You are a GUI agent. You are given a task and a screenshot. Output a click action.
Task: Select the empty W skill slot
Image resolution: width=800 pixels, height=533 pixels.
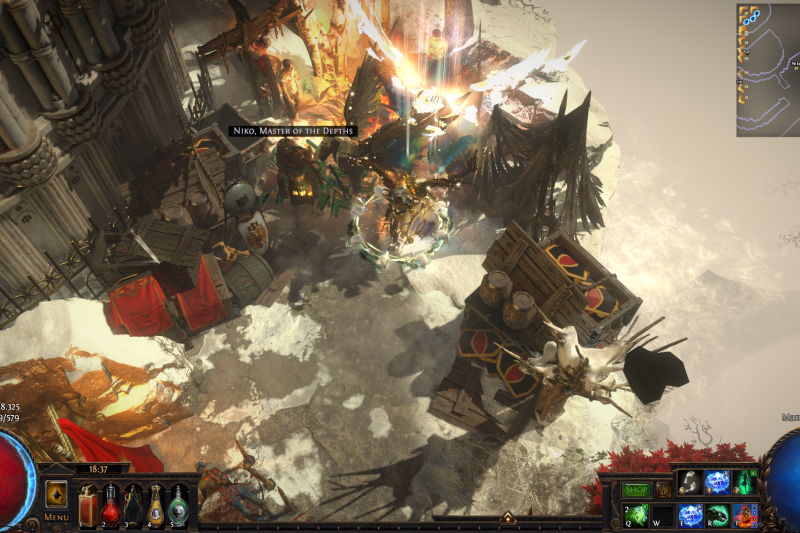(664, 515)
